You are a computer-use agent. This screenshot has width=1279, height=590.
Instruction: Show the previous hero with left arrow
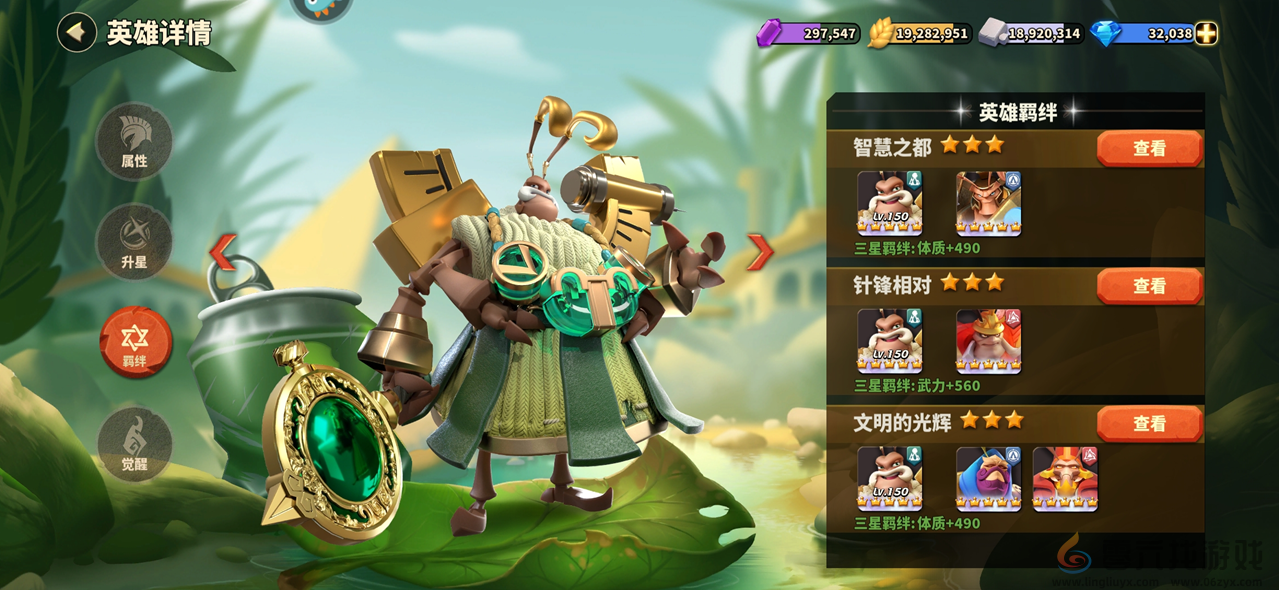tap(222, 252)
